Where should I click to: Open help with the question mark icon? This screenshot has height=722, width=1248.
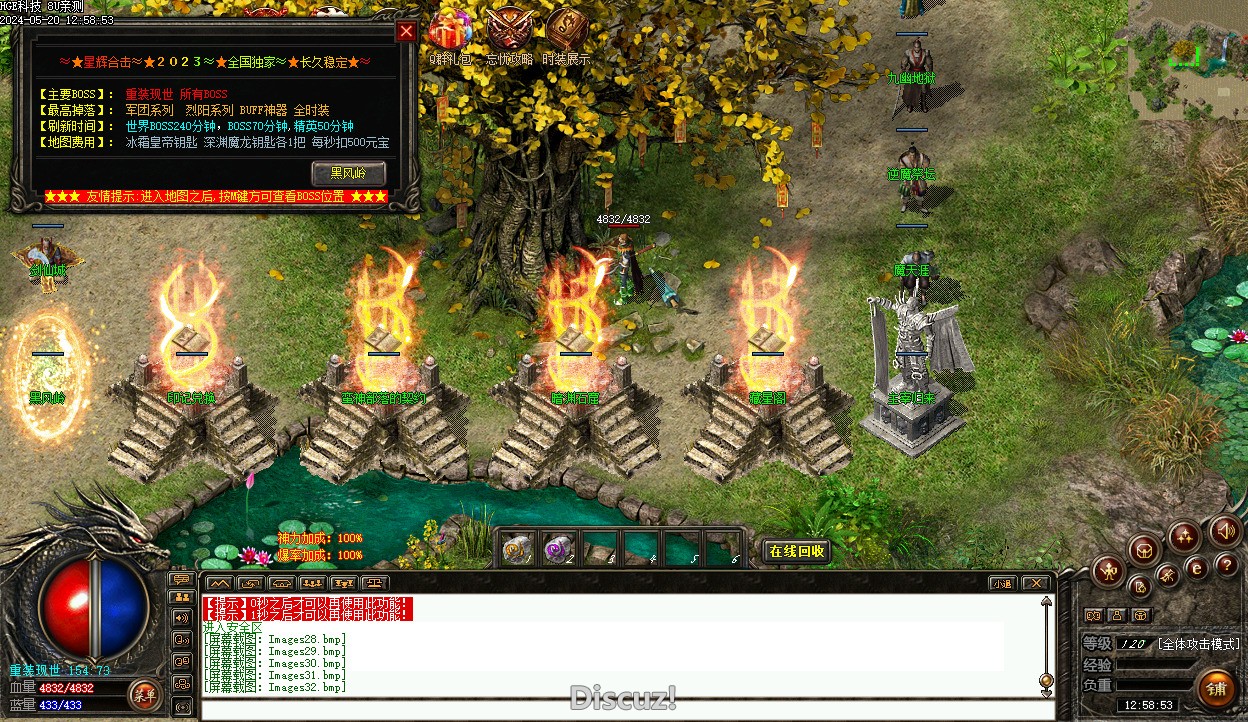(1227, 566)
